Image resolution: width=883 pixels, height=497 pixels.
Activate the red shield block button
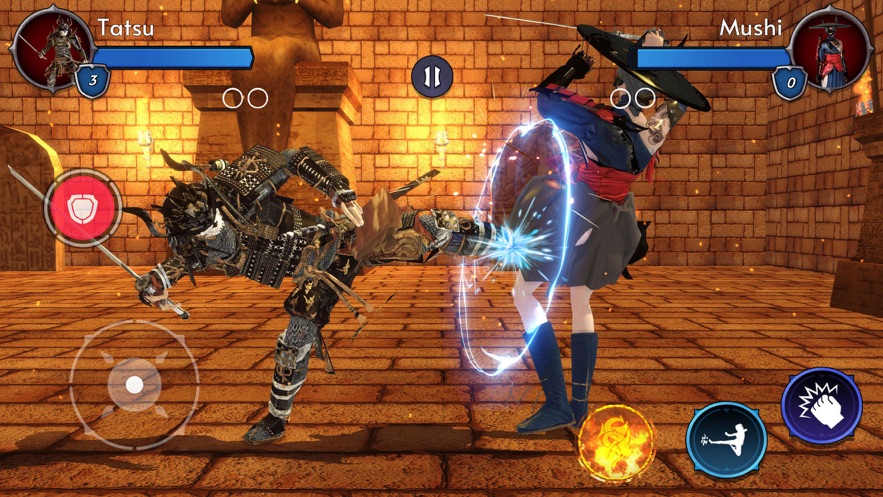tap(82, 208)
